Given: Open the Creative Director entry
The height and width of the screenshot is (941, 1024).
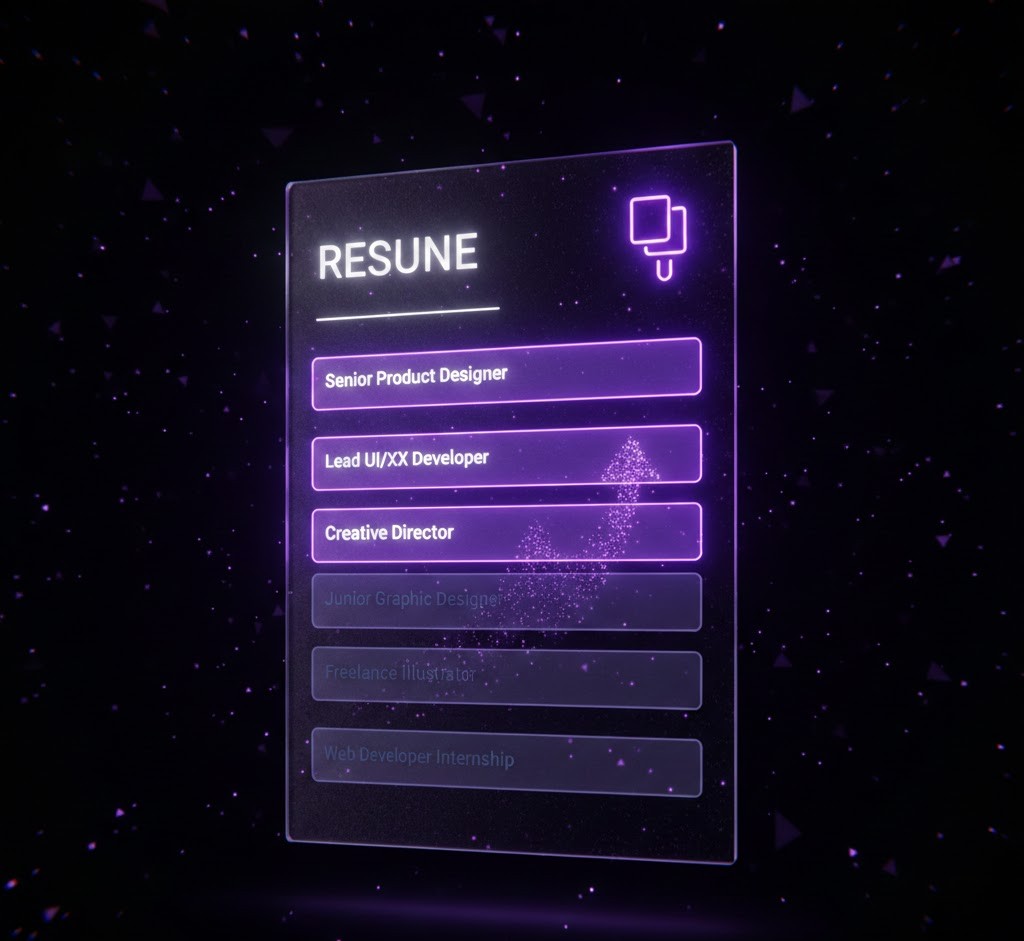Looking at the screenshot, I should click(506, 532).
